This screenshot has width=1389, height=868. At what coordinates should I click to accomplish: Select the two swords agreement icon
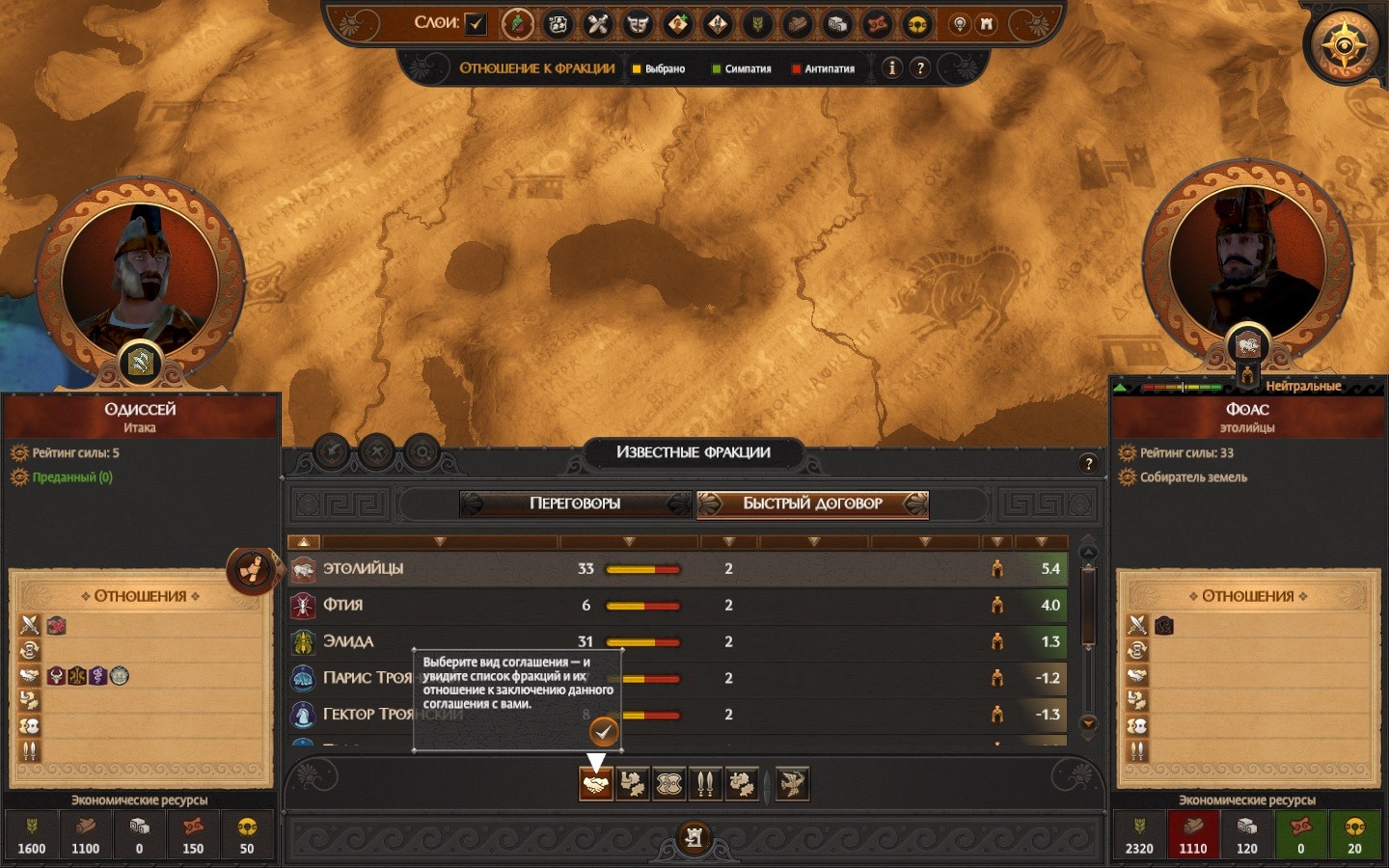click(705, 784)
